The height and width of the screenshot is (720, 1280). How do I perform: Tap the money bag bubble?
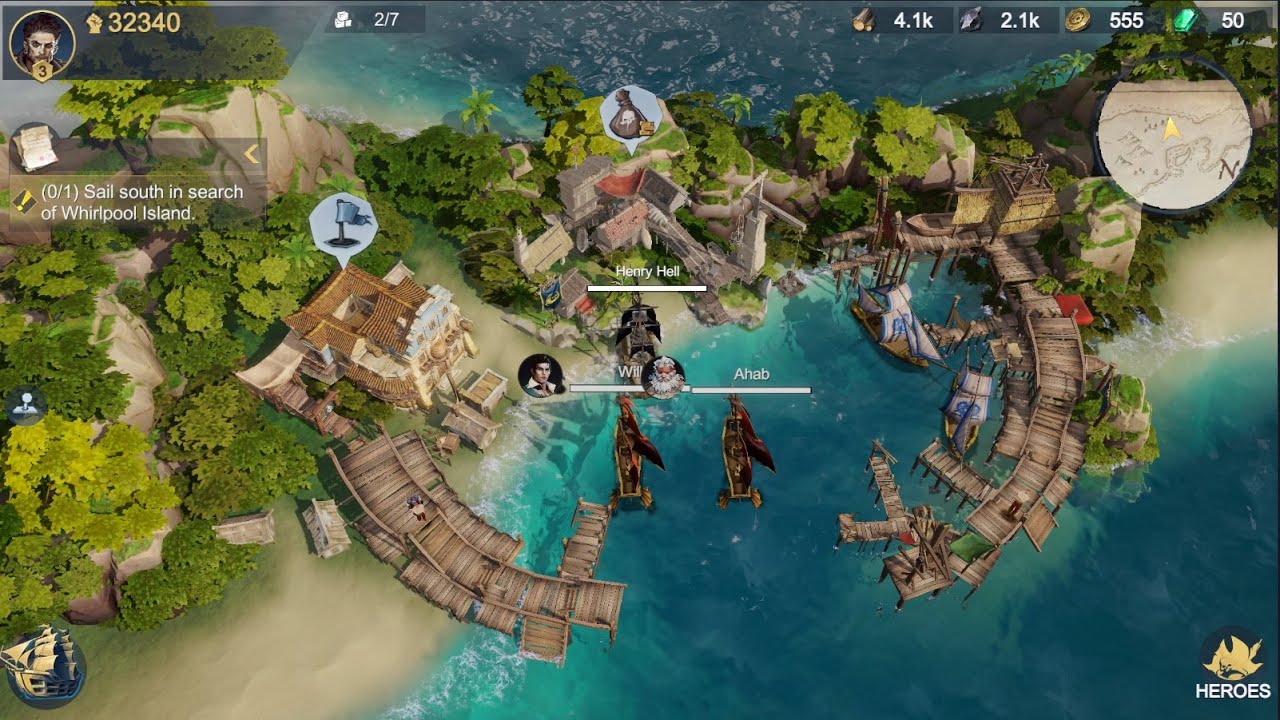click(631, 117)
